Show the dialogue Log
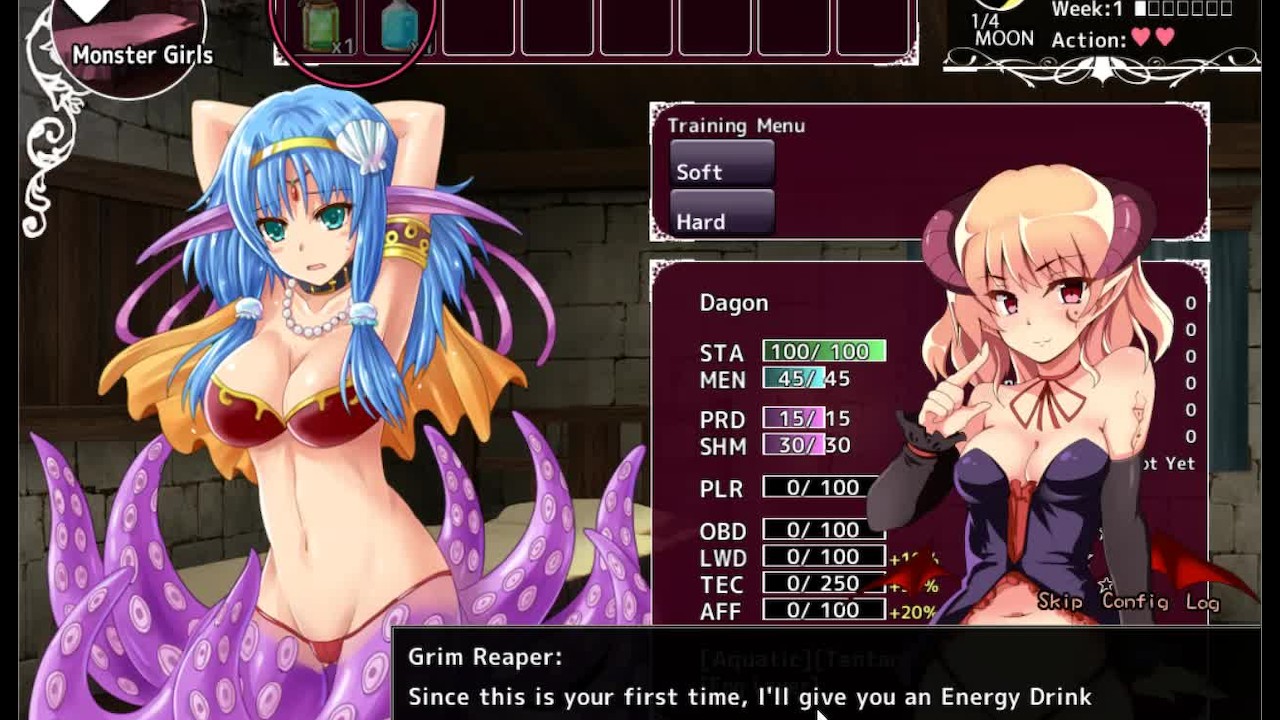The image size is (1280, 720). pos(1202,602)
